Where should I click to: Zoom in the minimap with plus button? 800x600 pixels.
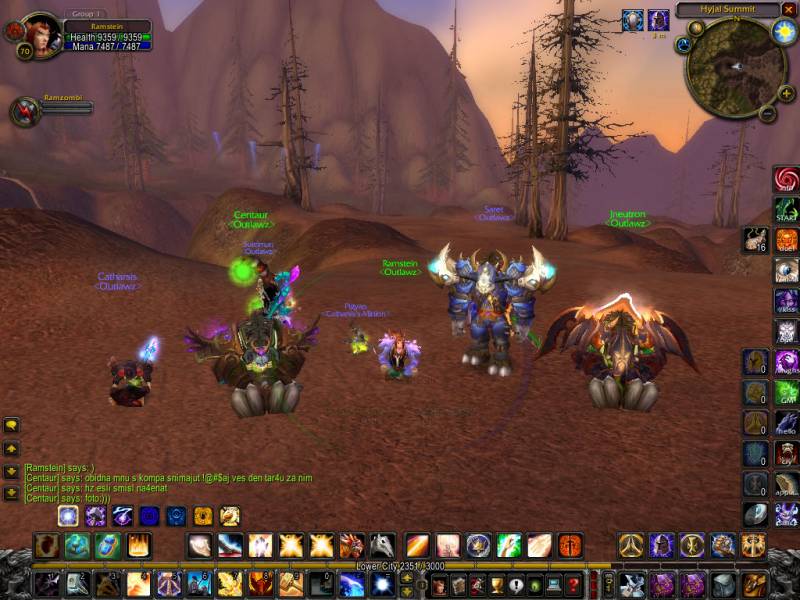pyautogui.click(x=787, y=94)
